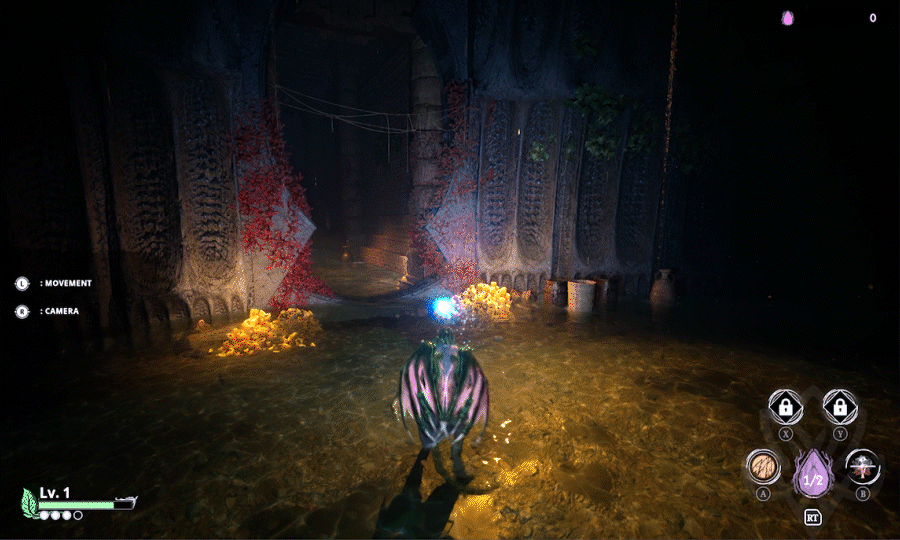Viewport: 900px width, 540px height.
Task: Click the green leaf level emblem
Action: coord(30,502)
